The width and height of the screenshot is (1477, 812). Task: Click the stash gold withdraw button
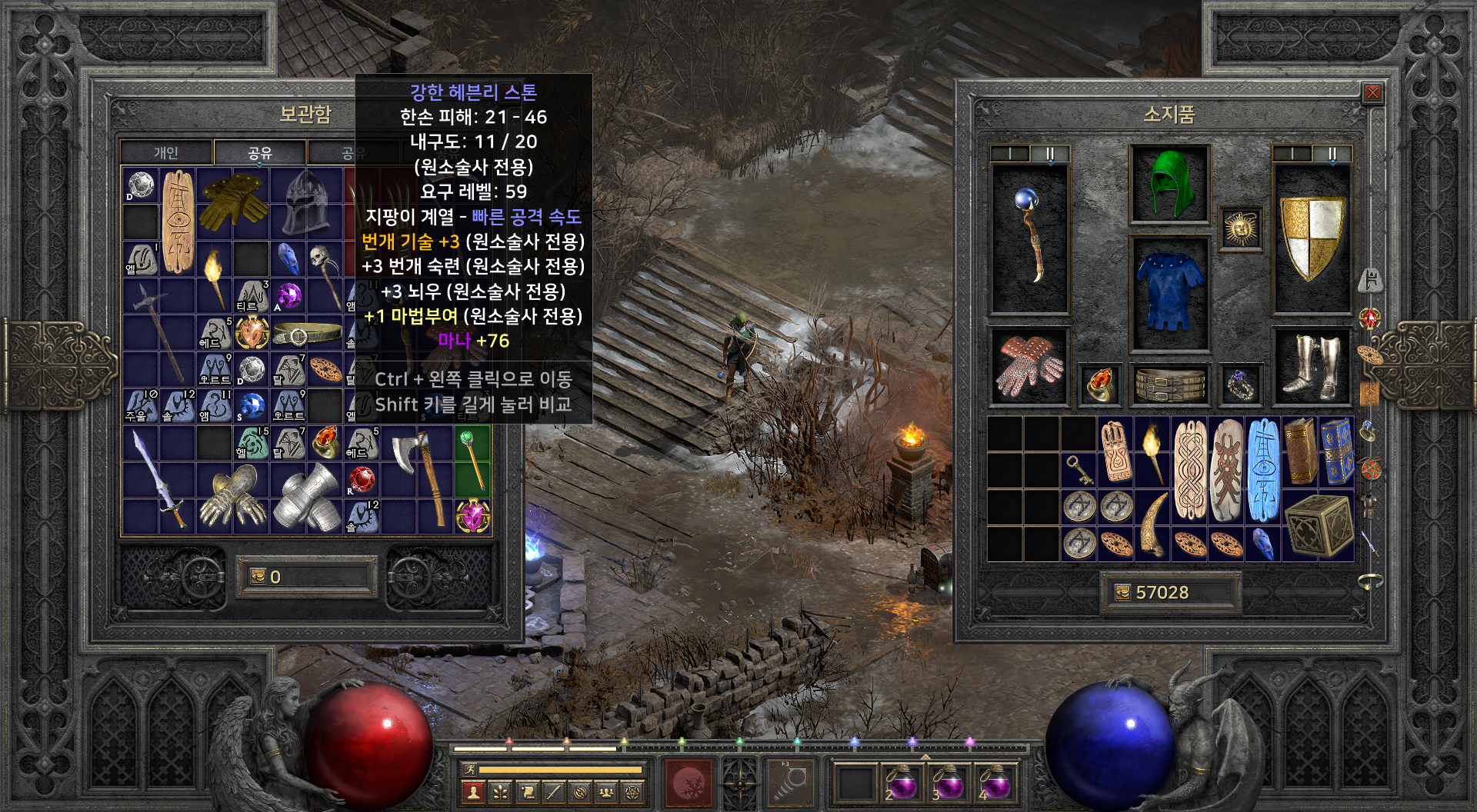[x=258, y=577]
